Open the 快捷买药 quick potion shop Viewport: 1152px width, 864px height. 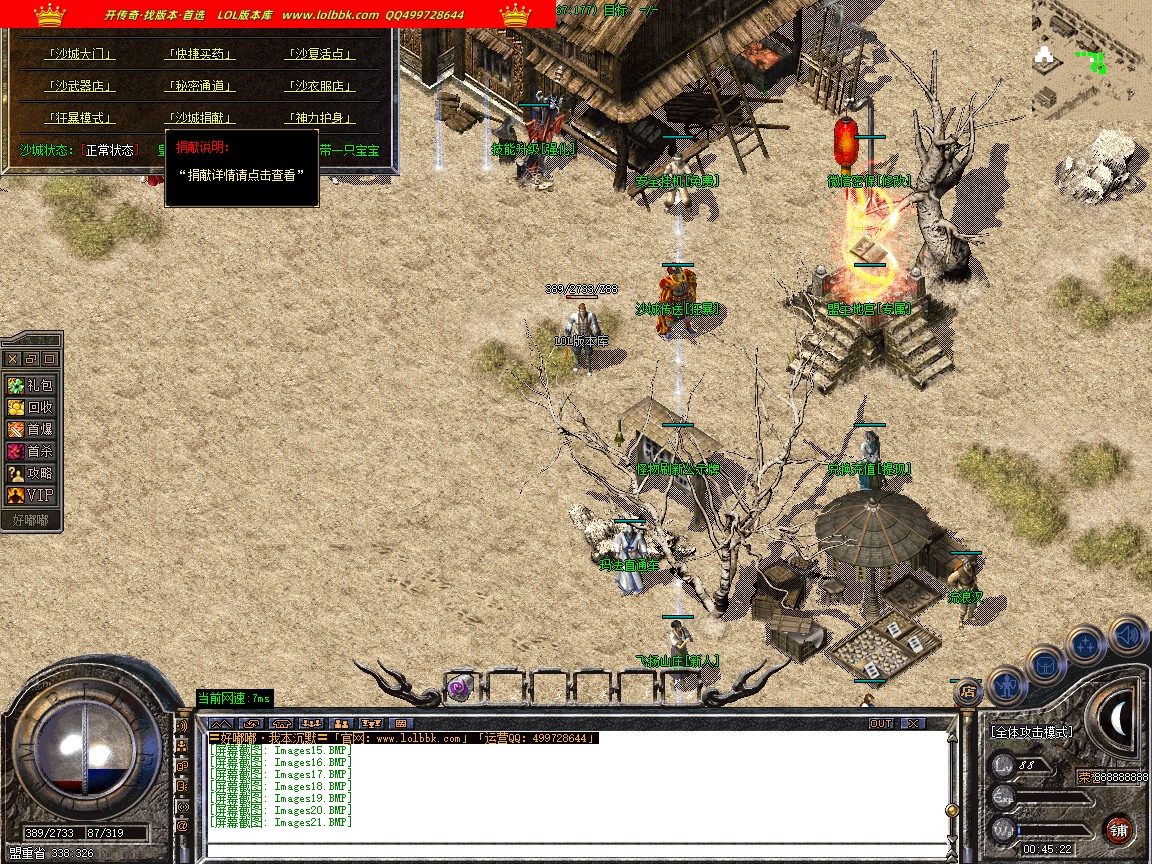(x=200, y=54)
